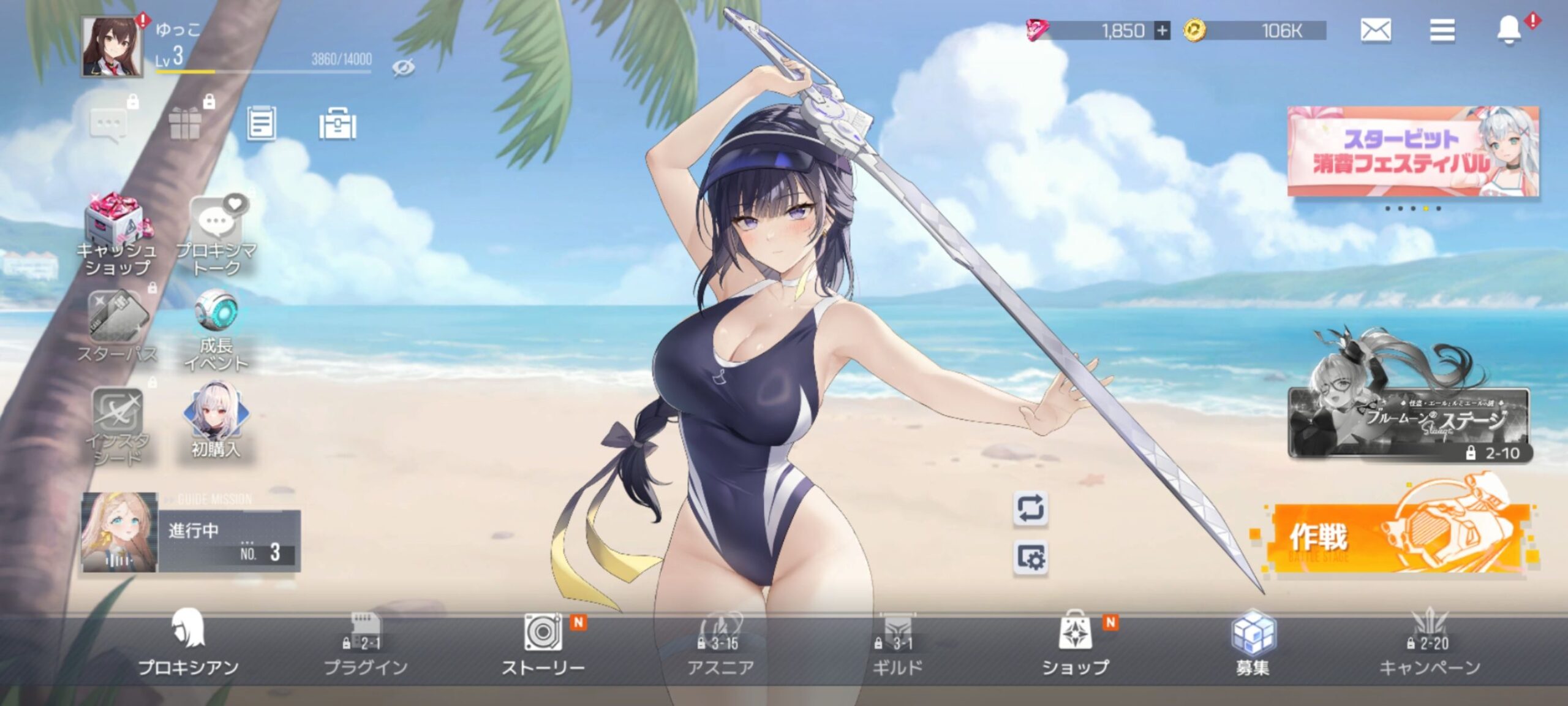Open the mailbox envelope
This screenshot has height=706, width=1568.
click(x=1375, y=30)
